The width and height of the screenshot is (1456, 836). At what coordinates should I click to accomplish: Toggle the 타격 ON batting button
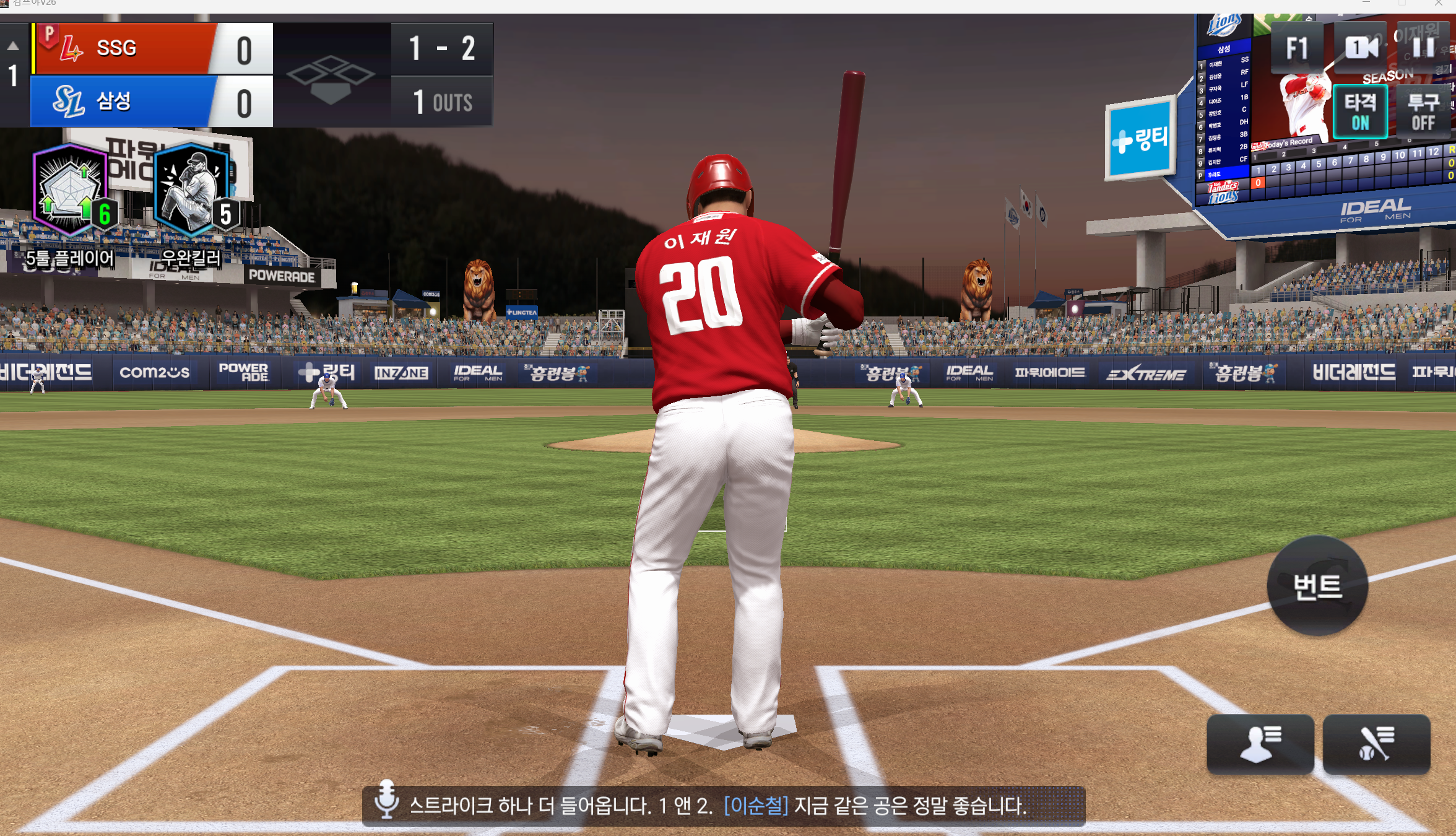[x=1359, y=111]
